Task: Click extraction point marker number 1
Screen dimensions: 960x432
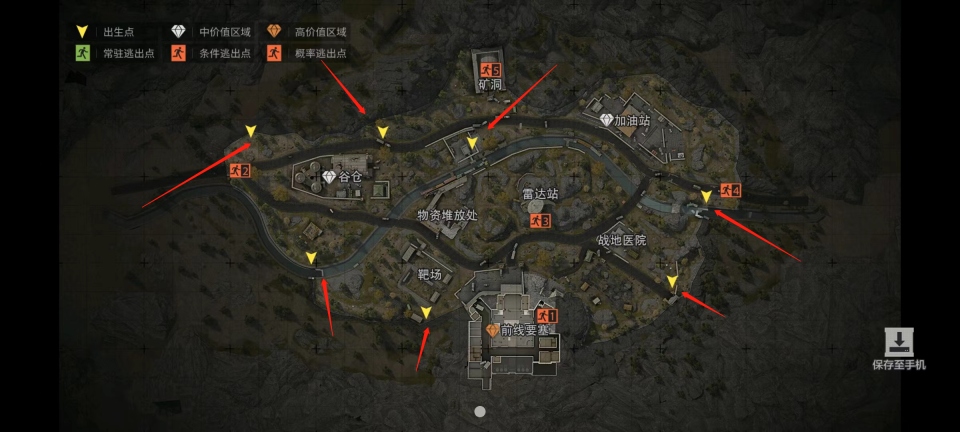Action: pyautogui.click(x=546, y=315)
